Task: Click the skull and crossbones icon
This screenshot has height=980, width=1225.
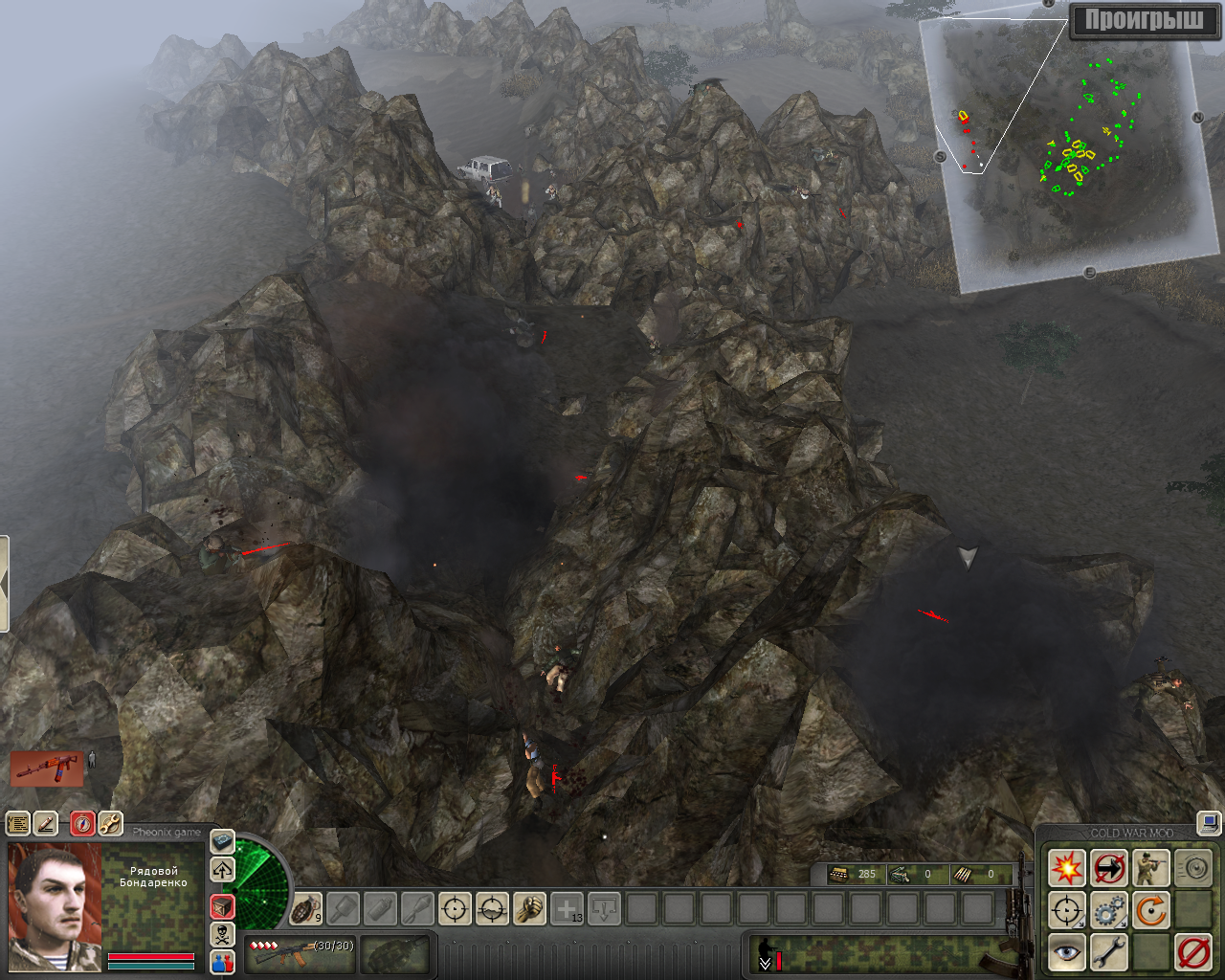Action: coord(222,933)
